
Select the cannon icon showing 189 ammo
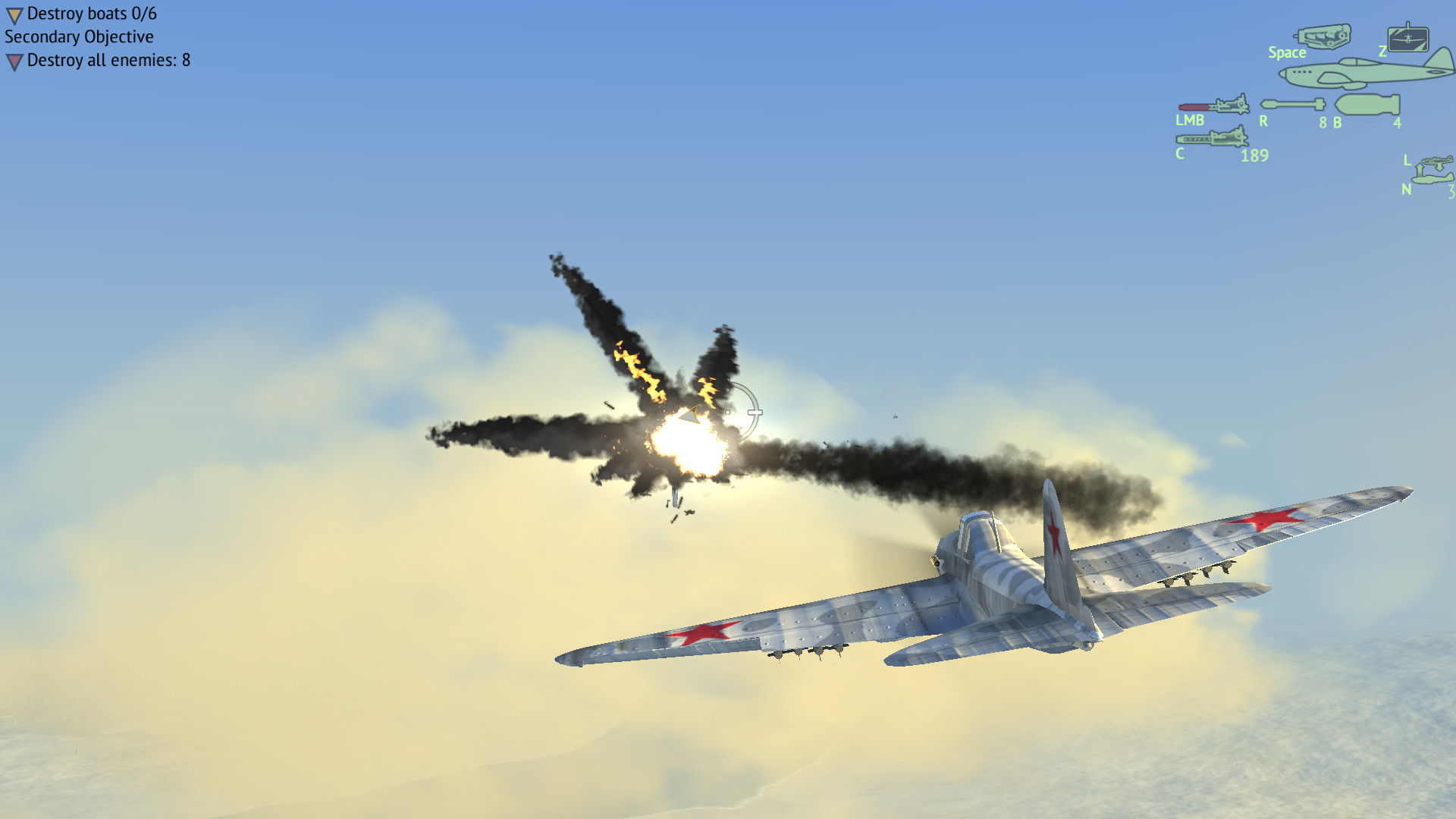[1211, 139]
